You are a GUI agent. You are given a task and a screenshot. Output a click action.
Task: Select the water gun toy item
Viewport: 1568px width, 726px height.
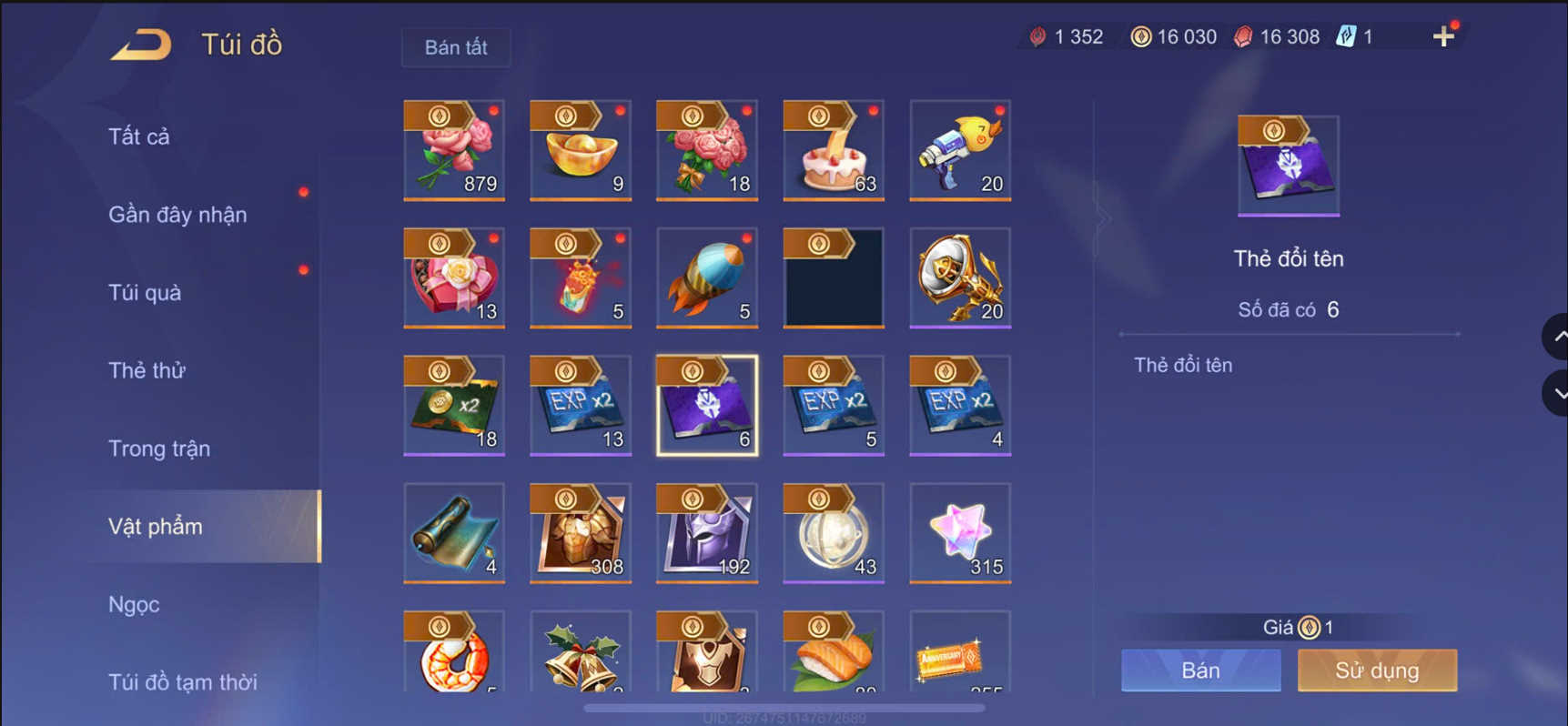pyautogui.click(x=959, y=150)
